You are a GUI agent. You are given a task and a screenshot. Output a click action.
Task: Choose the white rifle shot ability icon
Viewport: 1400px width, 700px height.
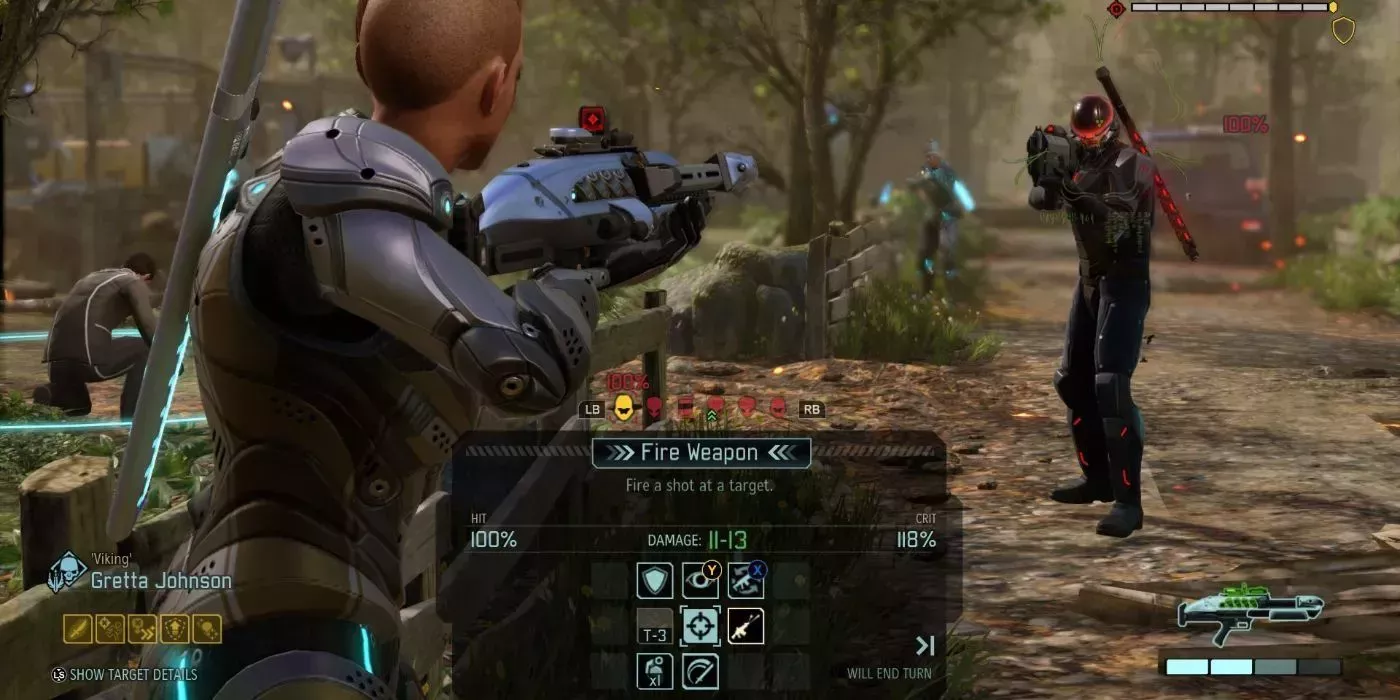[745, 626]
